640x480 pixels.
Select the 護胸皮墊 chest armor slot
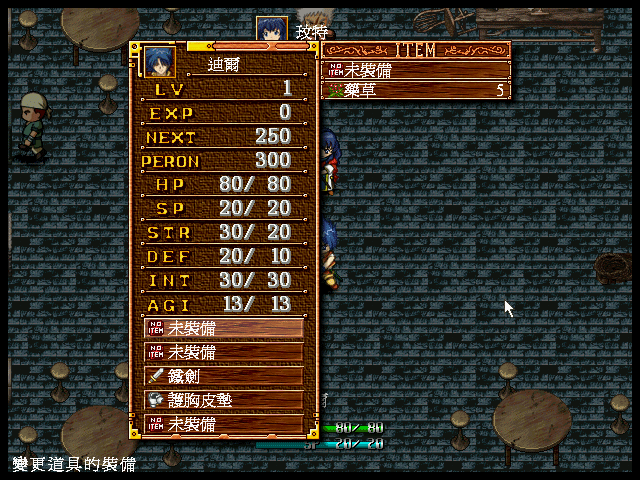223,400
